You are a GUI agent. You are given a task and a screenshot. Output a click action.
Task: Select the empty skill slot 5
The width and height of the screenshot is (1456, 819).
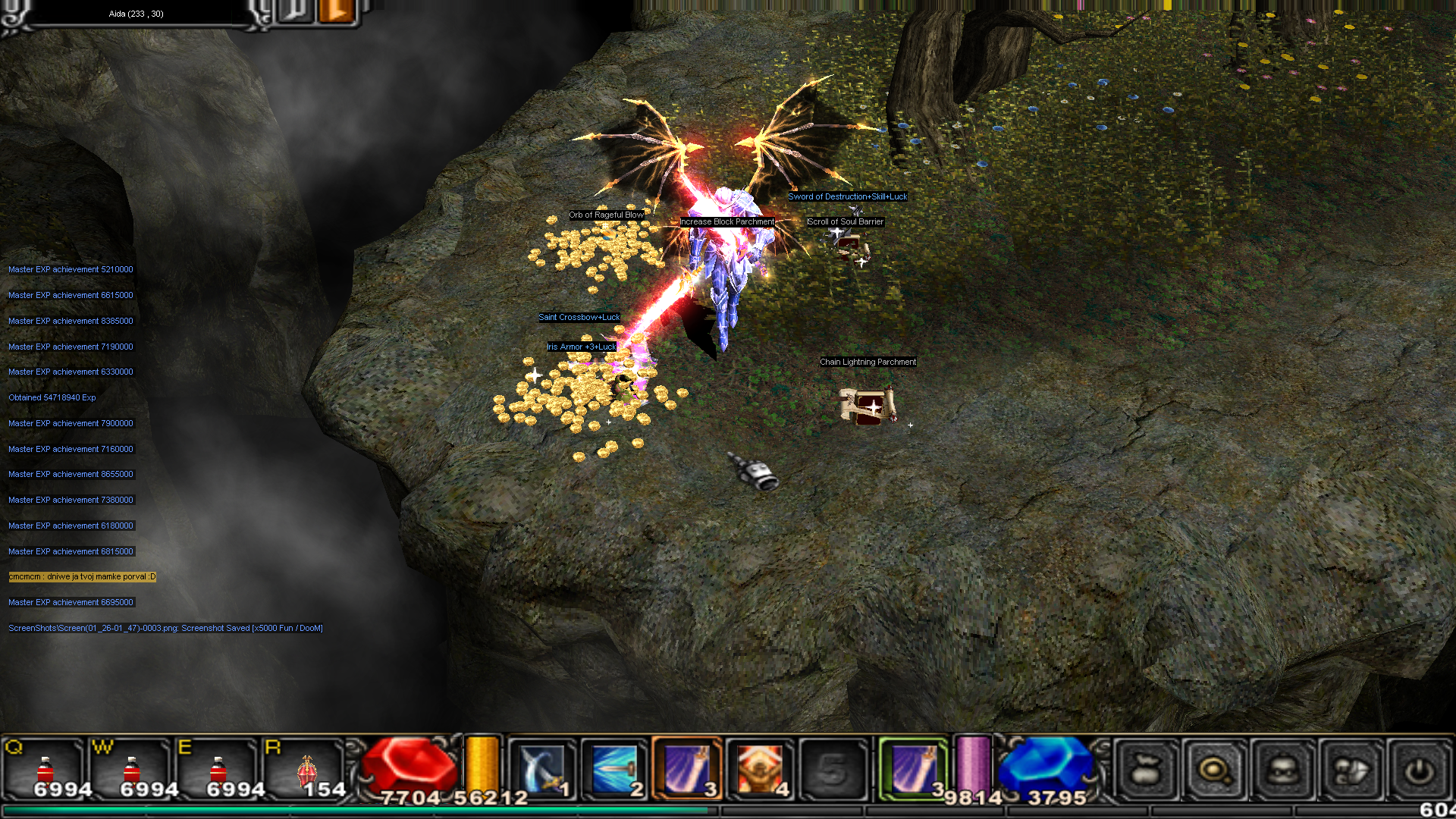click(x=833, y=769)
